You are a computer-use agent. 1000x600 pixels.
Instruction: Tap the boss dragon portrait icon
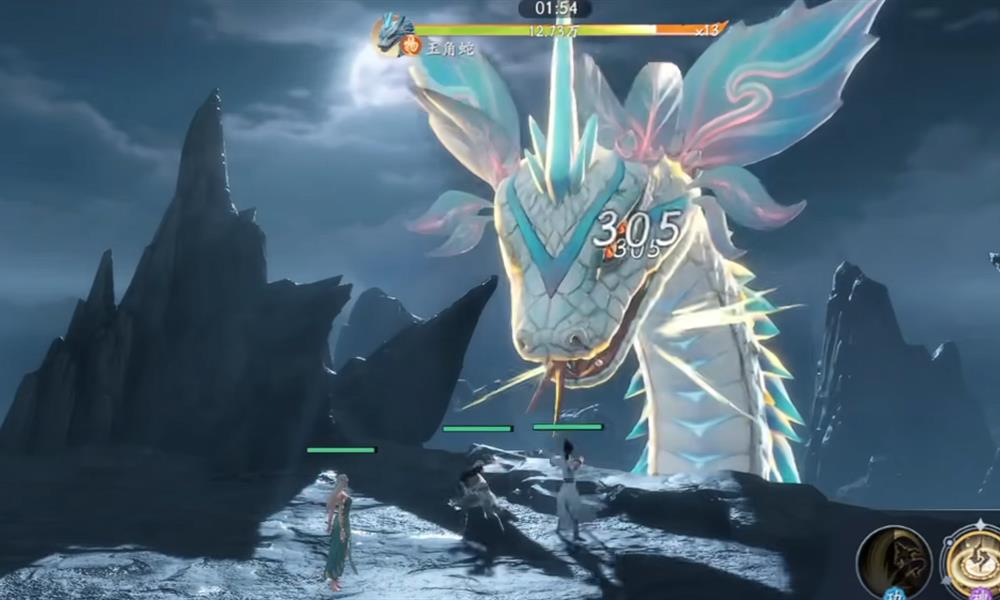coord(394,31)
